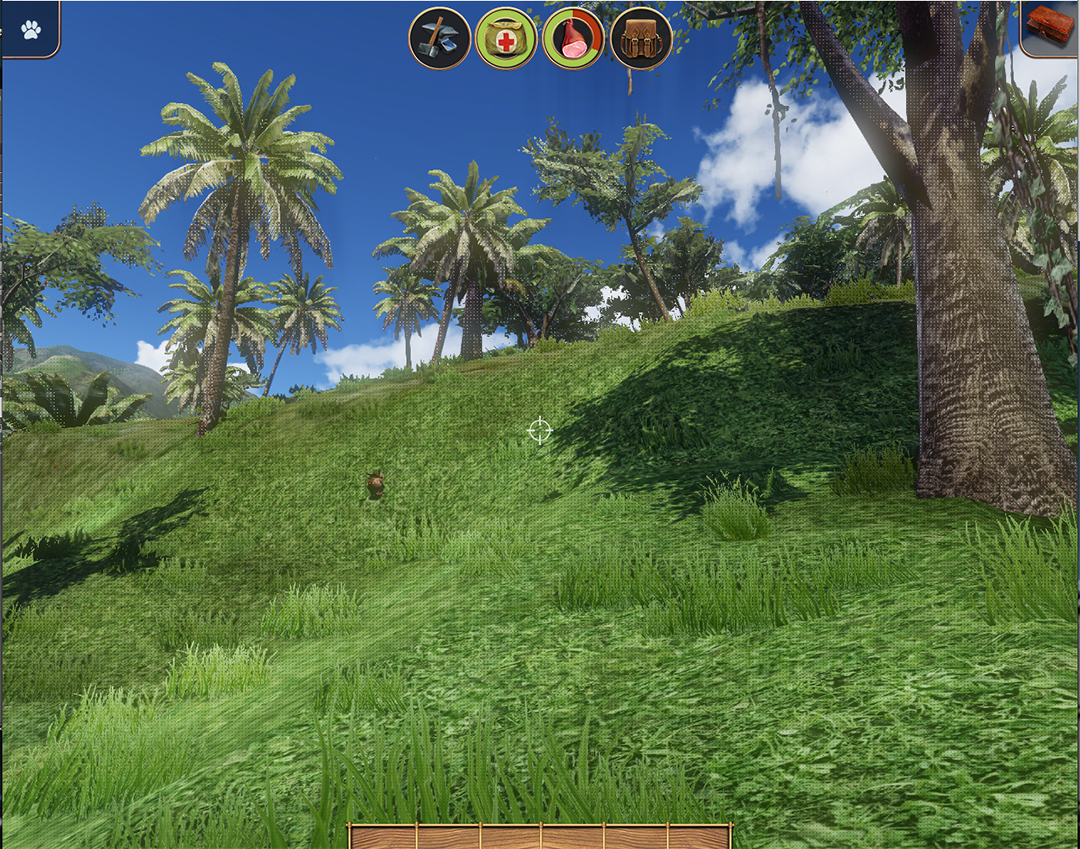Open the first aid health bag
The image size is (1080, 849).
click(506, 38)
